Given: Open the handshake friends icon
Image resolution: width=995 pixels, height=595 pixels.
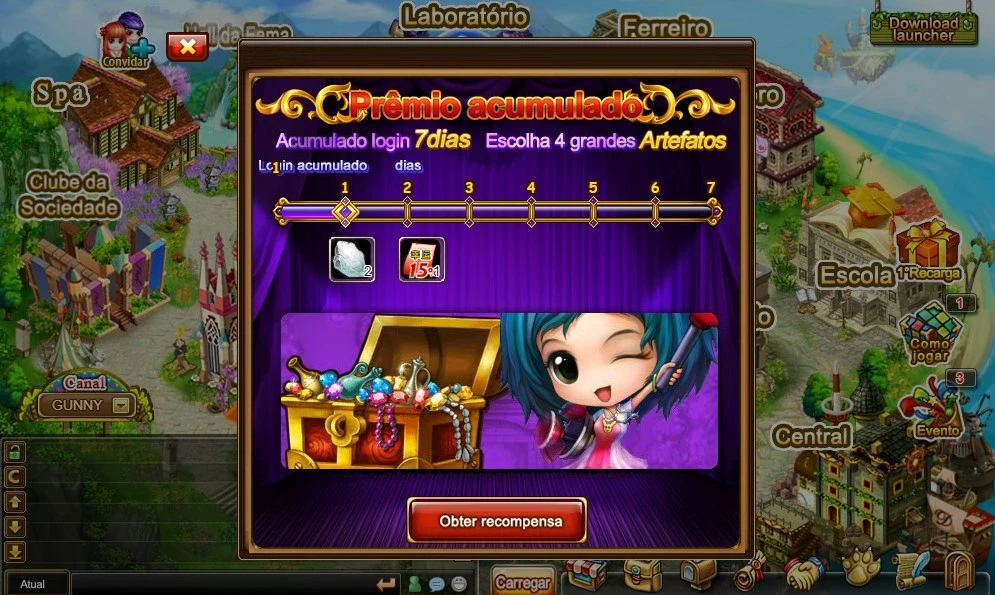Looking at the screenshot, I should [803, 573].
